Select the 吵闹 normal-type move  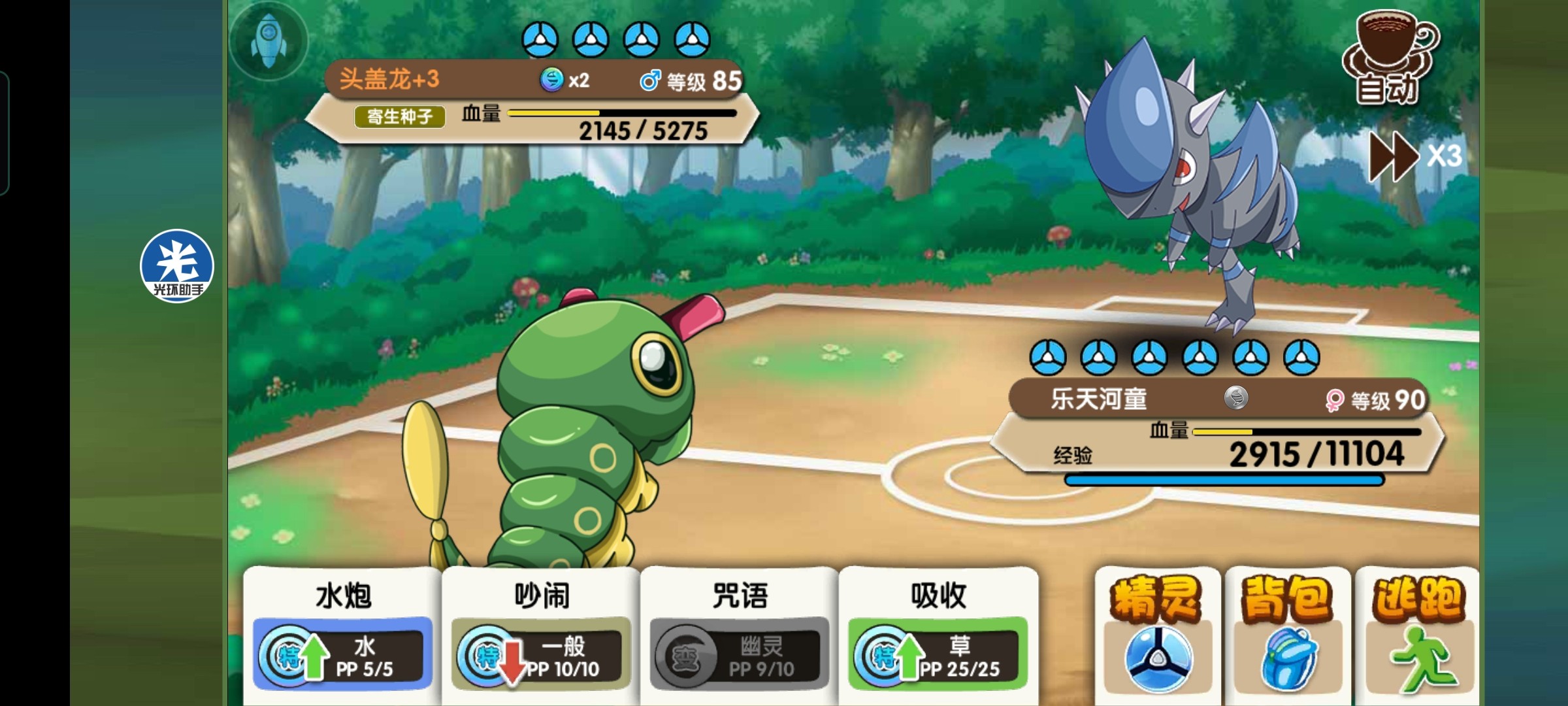tap(541, 634)
